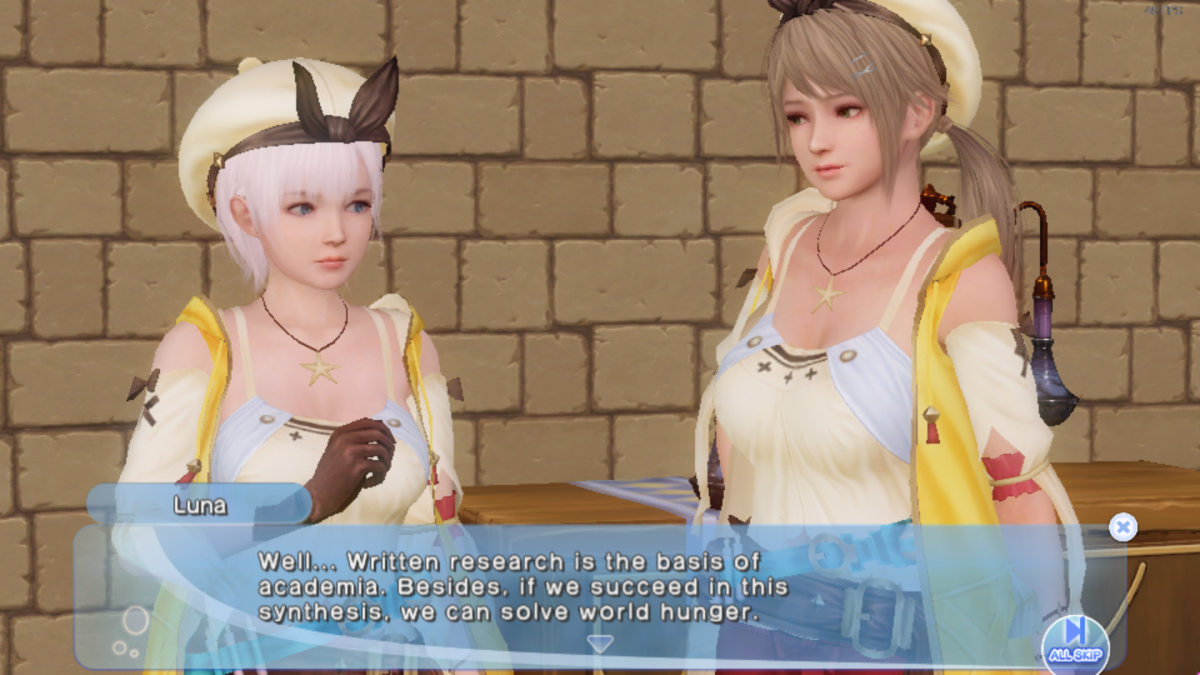Advance dialogue using the down arrow indicator
The width and height of the screenshot is (1200, 675).
[x=599, y=643]
